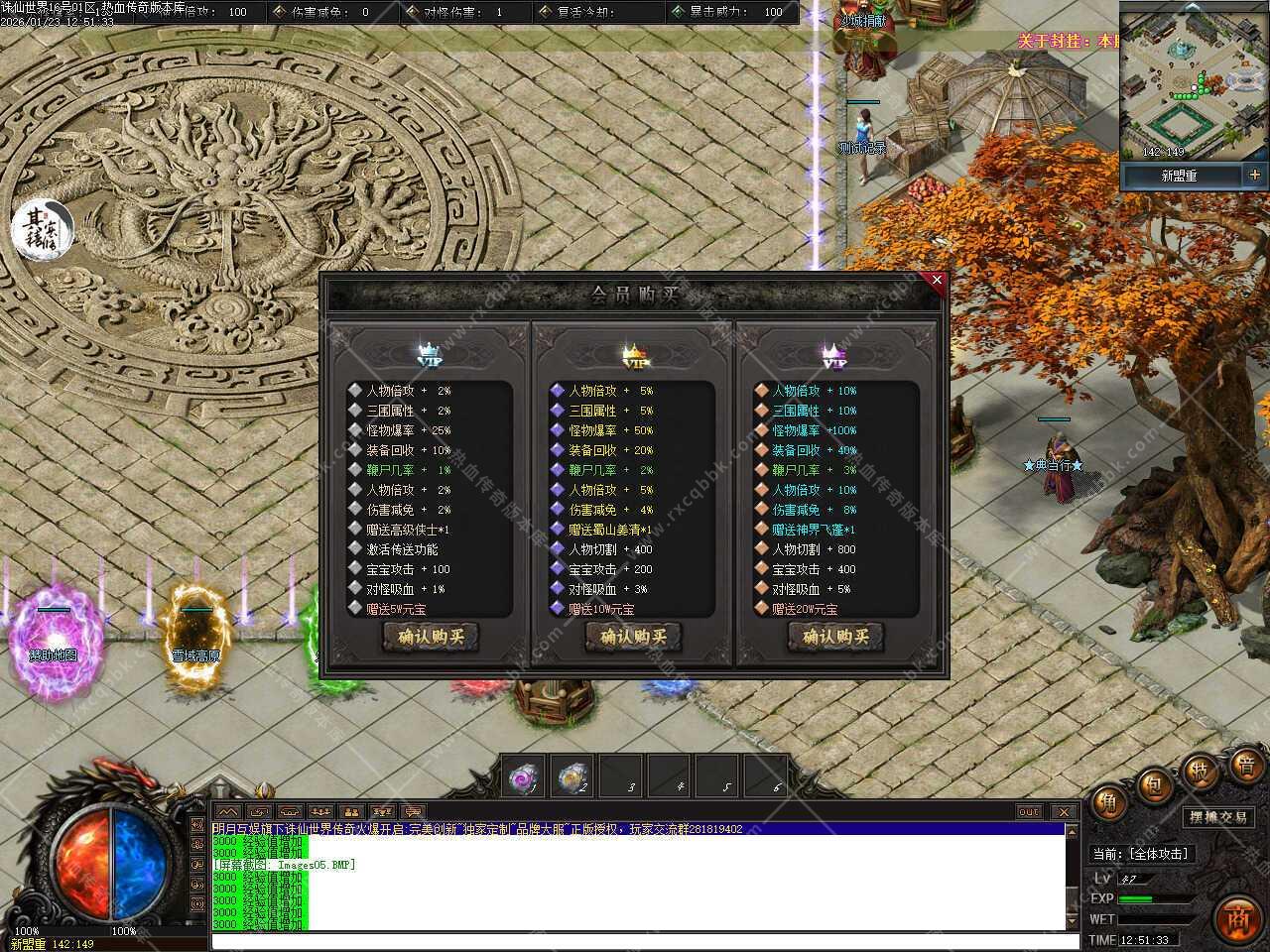
Task: Expand the minimap with the plus button
Action: (1255, 175)
